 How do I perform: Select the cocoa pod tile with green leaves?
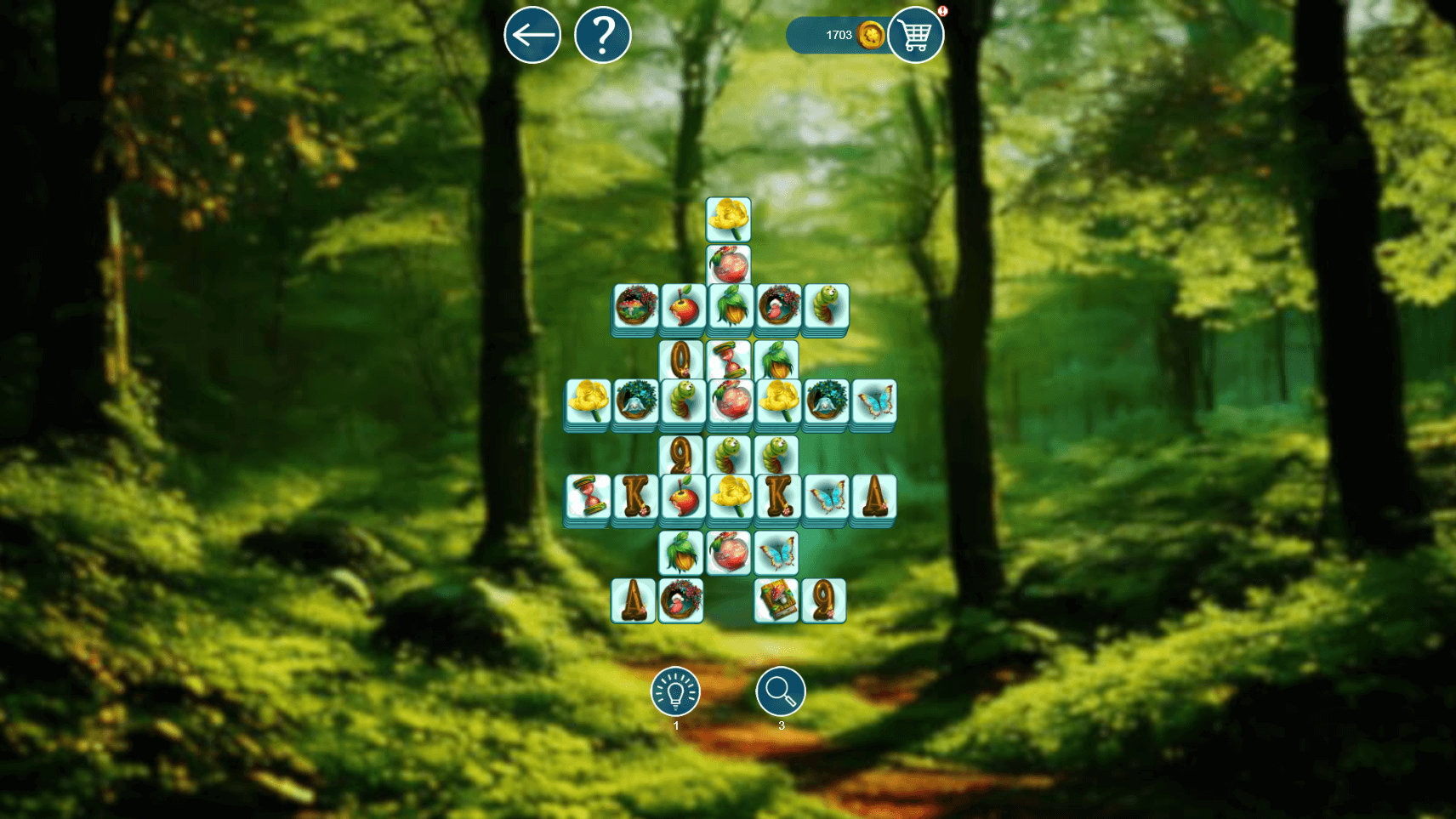coord(727,307)
